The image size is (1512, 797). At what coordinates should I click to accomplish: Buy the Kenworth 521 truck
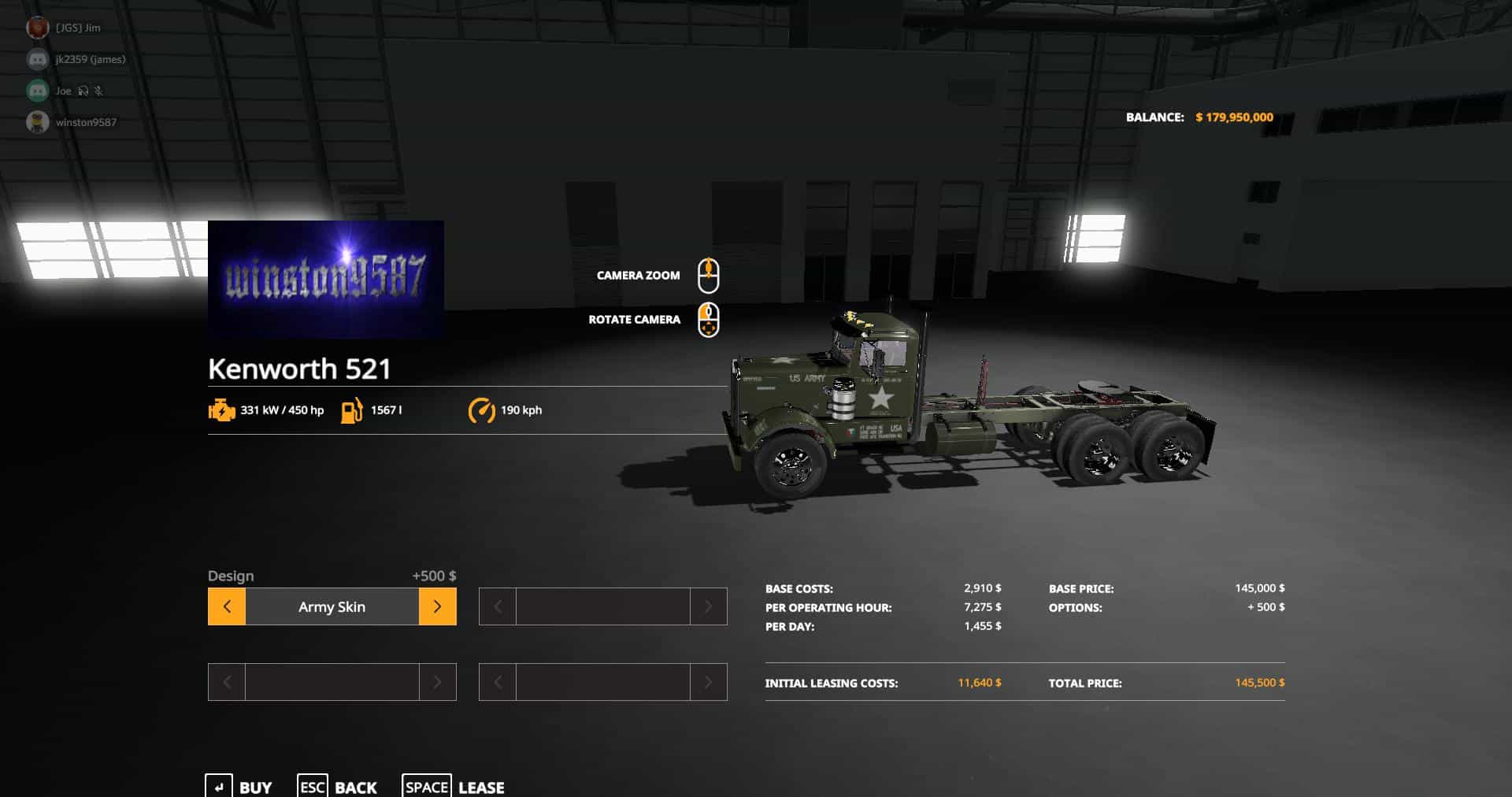pos(239,787)
